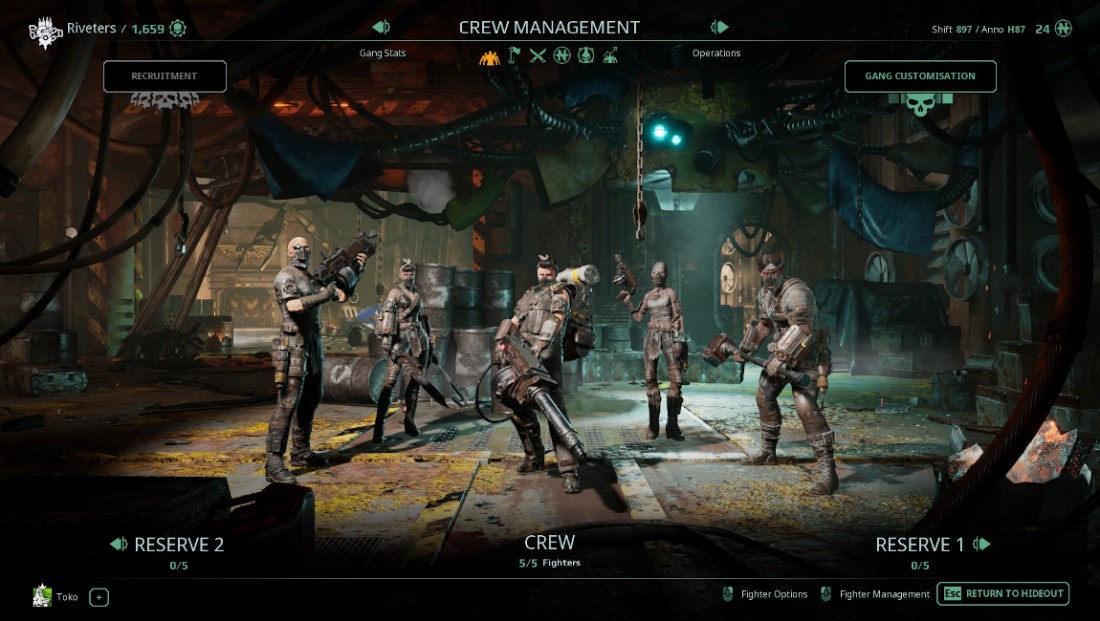Screen dimensions: 1100x621
Task: Open the circled skull icon tab
Action: point(586,55)
